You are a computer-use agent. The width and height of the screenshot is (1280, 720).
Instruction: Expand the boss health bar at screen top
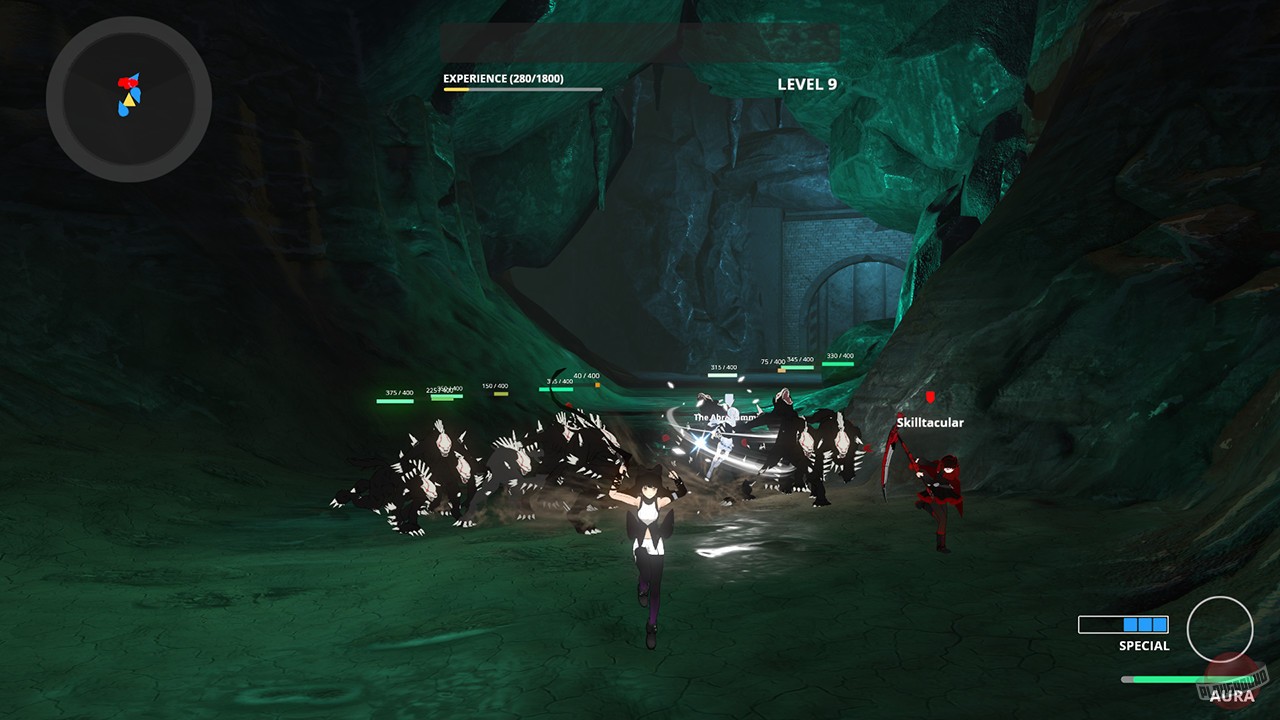640,44
